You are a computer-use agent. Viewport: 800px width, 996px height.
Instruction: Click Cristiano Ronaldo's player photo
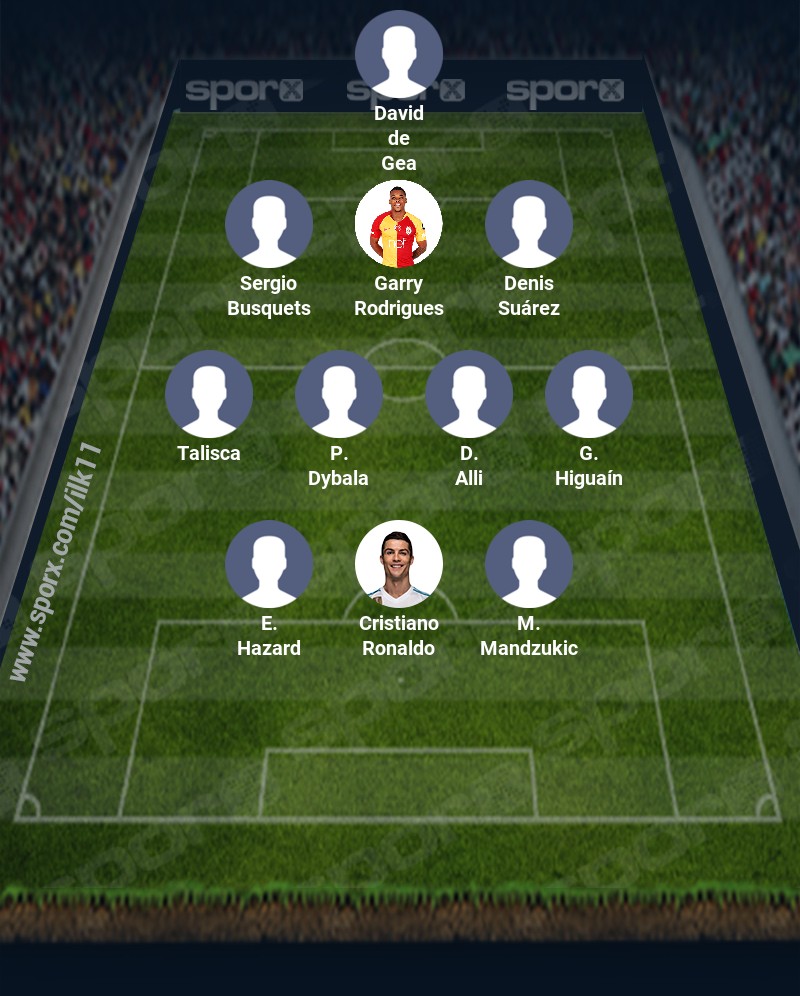[x=399, y=564]
